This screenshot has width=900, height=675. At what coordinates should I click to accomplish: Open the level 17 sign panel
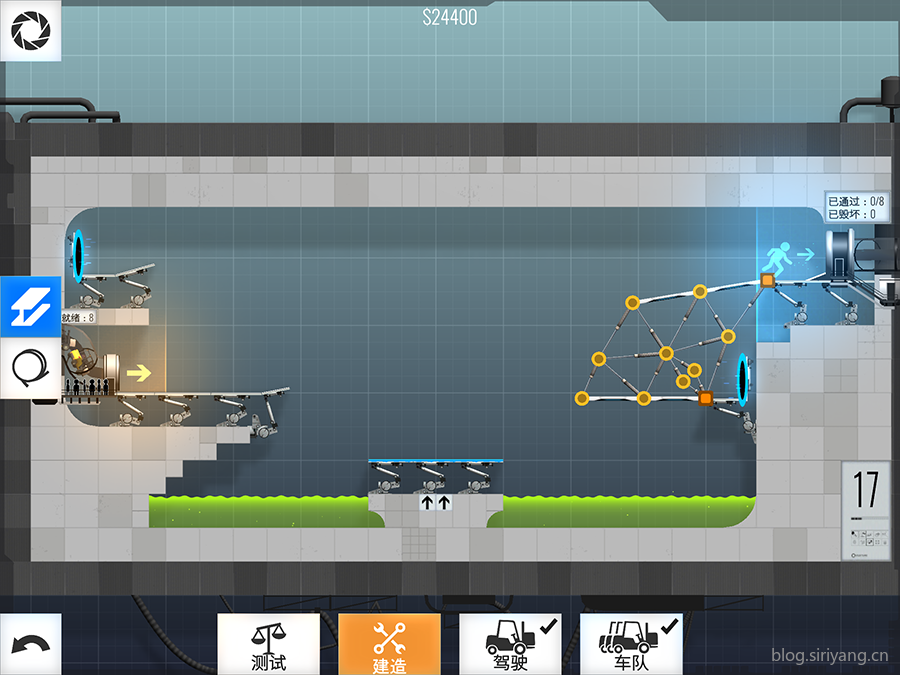[865, 509]
